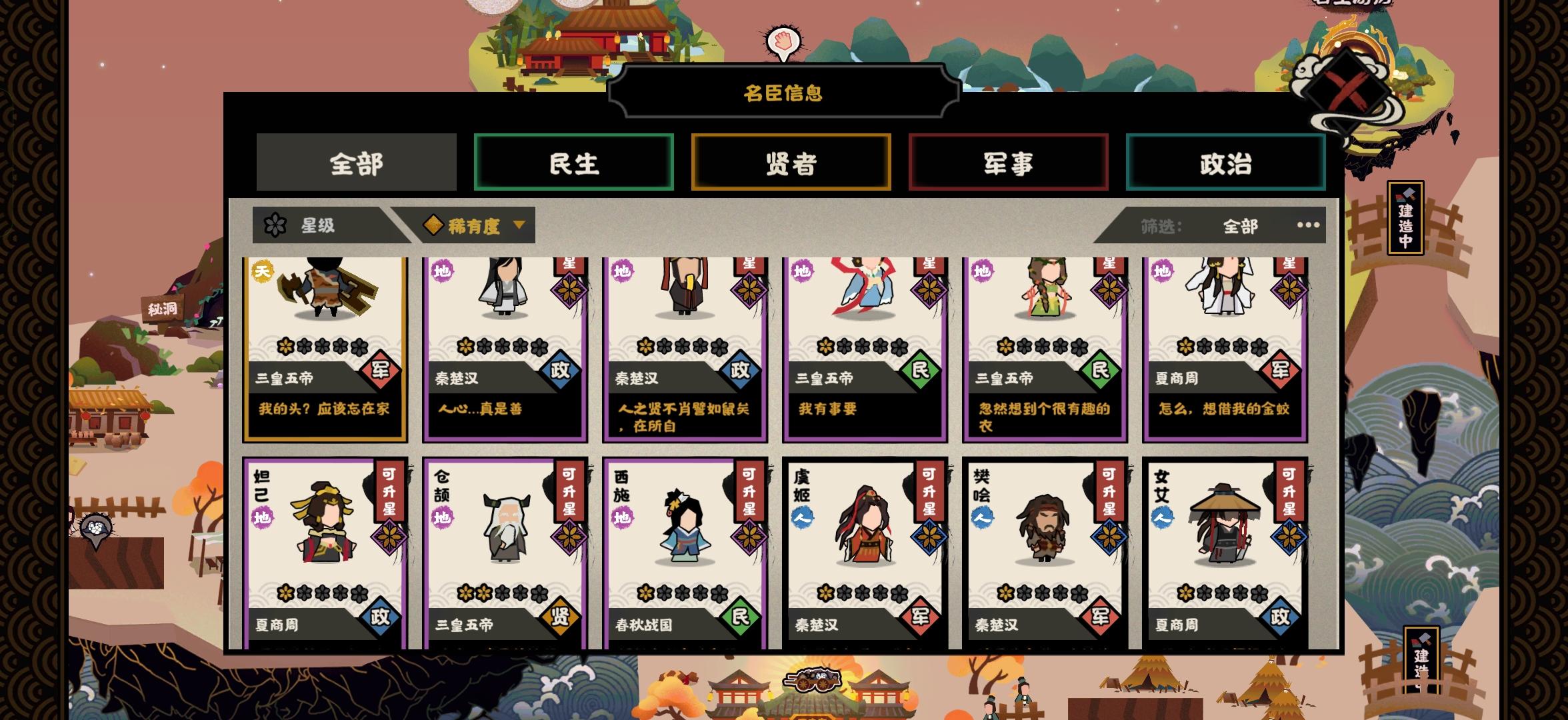Click the gold 稀有度 diamond icon

pyautogui.click(x=435, y=225)
